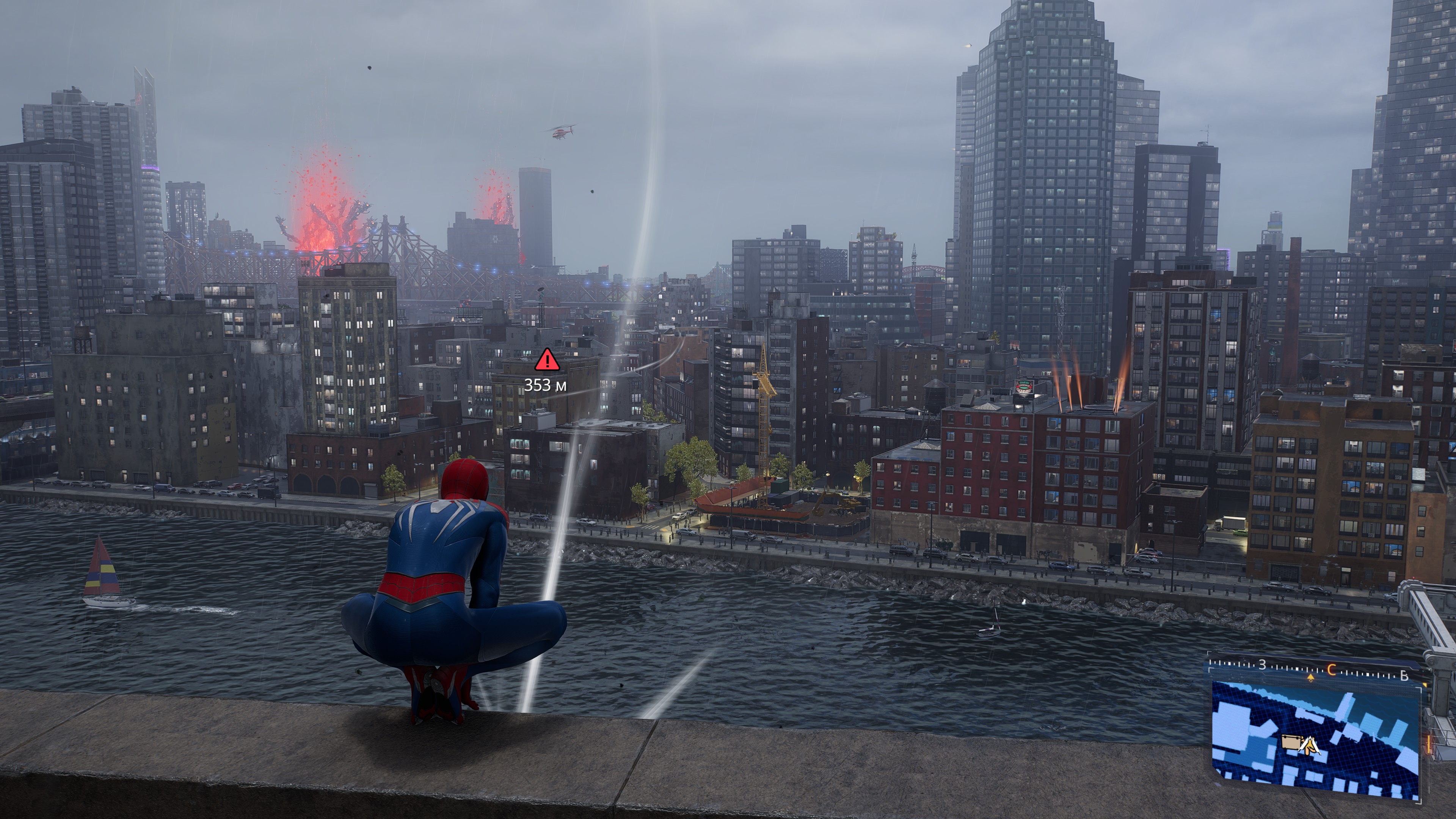Select the red crime alert waypoint marker

546,360
